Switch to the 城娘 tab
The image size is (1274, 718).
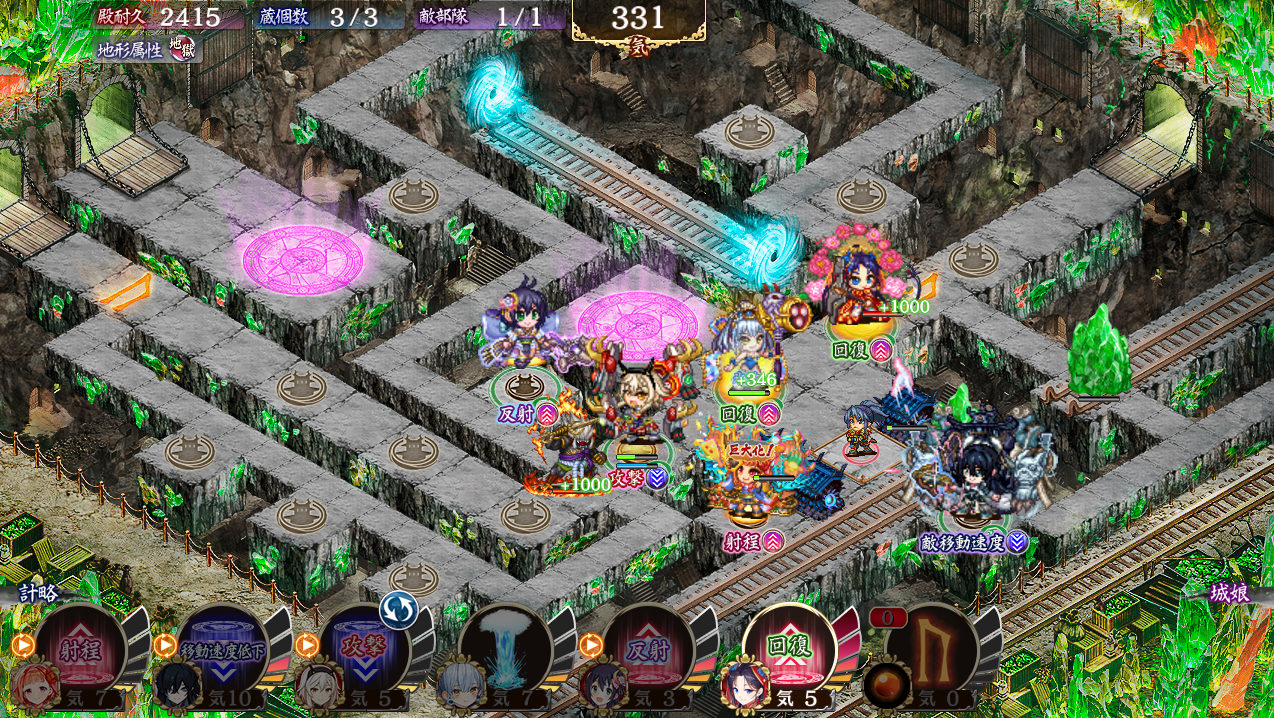pos(1229,593)
